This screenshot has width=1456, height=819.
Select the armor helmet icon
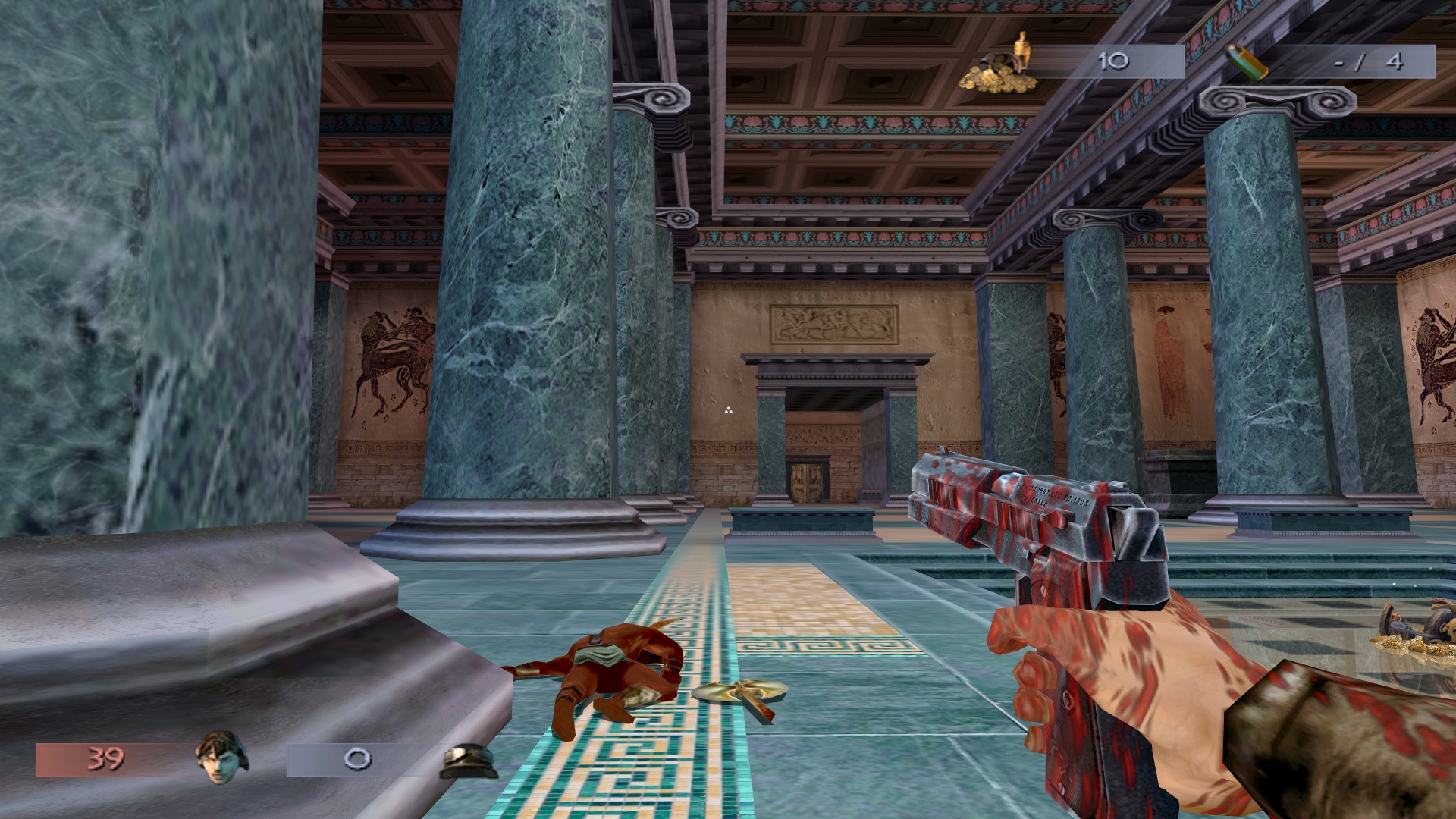point(468,761)
